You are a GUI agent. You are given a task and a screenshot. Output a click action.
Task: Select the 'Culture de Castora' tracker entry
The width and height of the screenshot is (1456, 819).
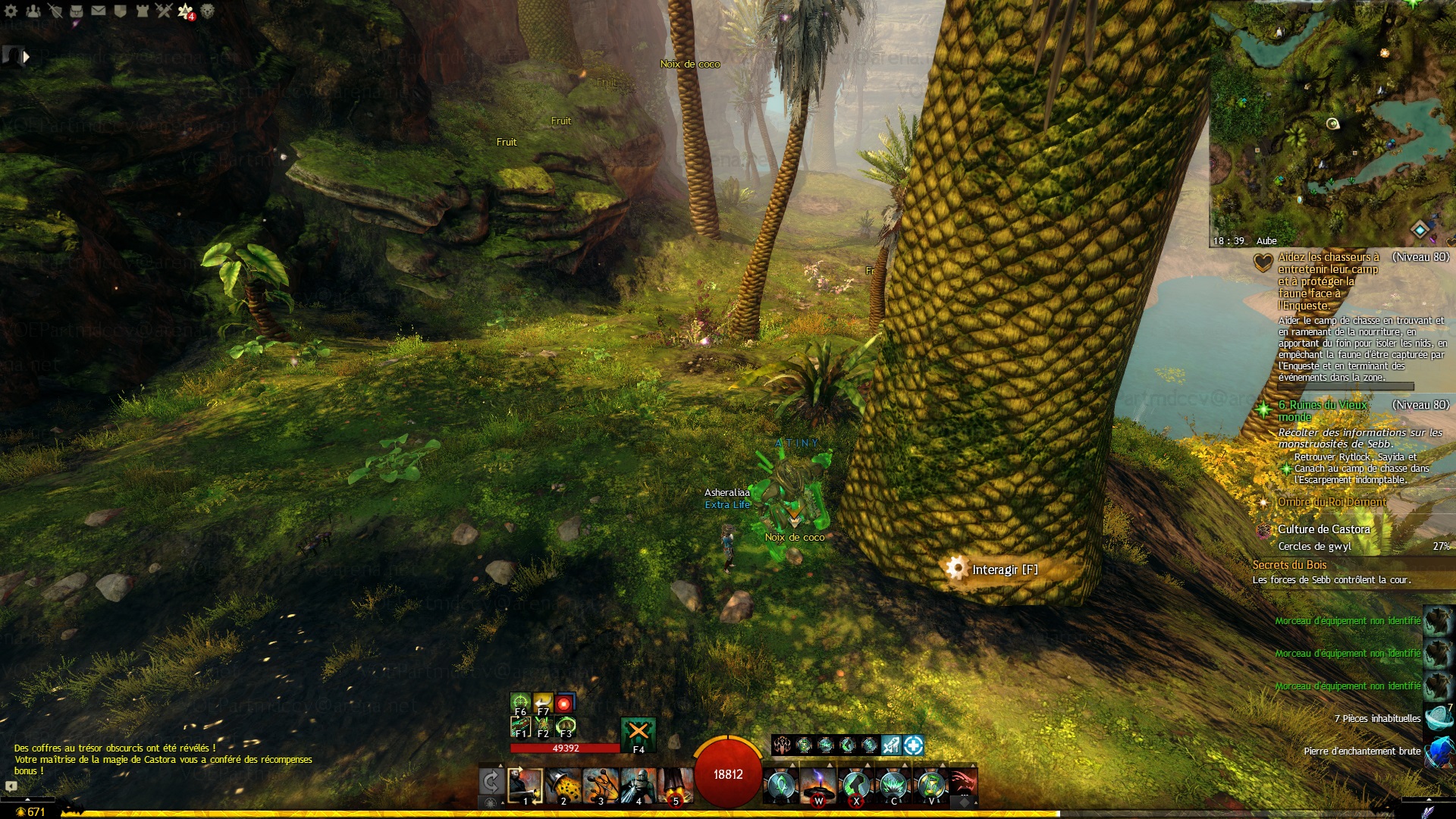coord(1323,529)
